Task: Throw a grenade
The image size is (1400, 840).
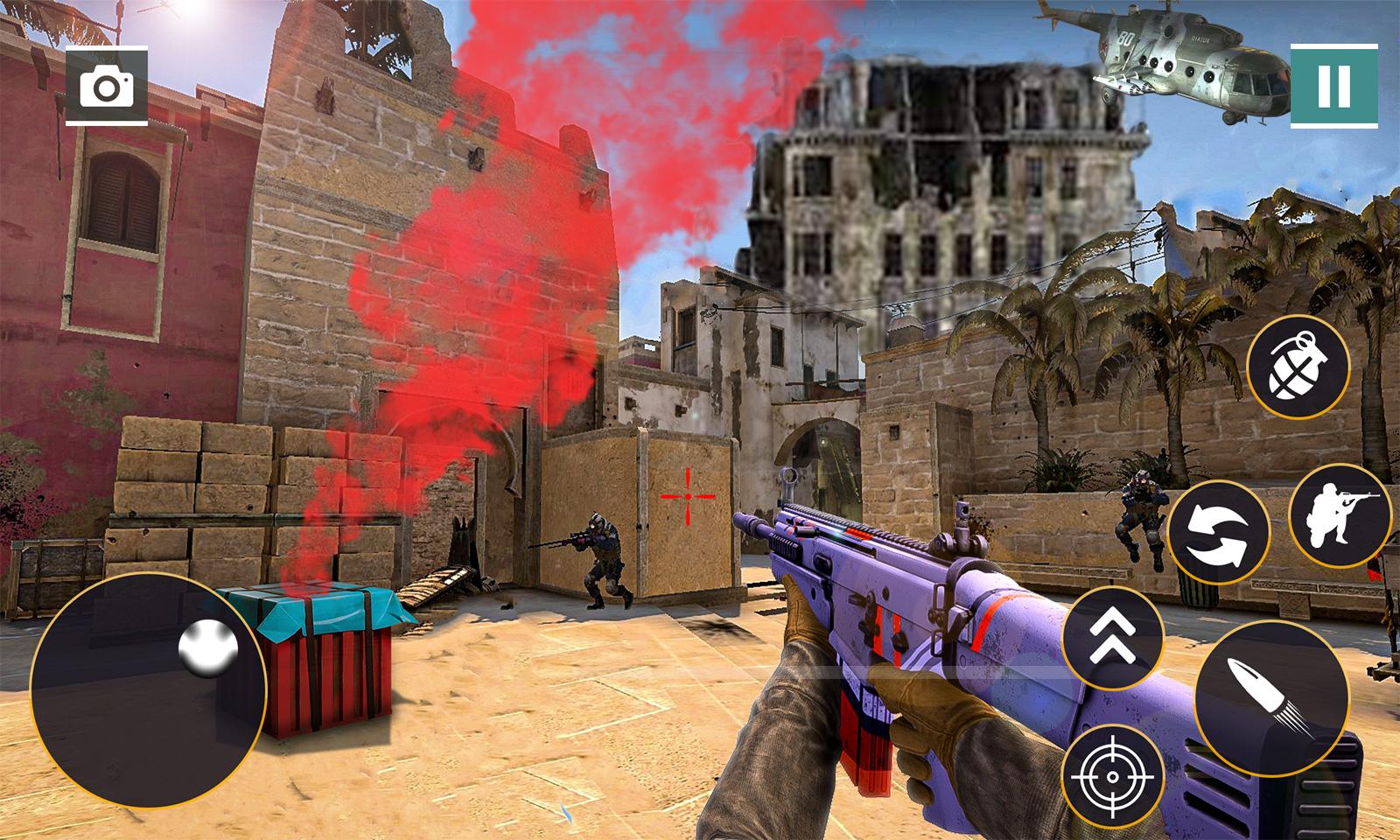Action: pos(1298,367)
